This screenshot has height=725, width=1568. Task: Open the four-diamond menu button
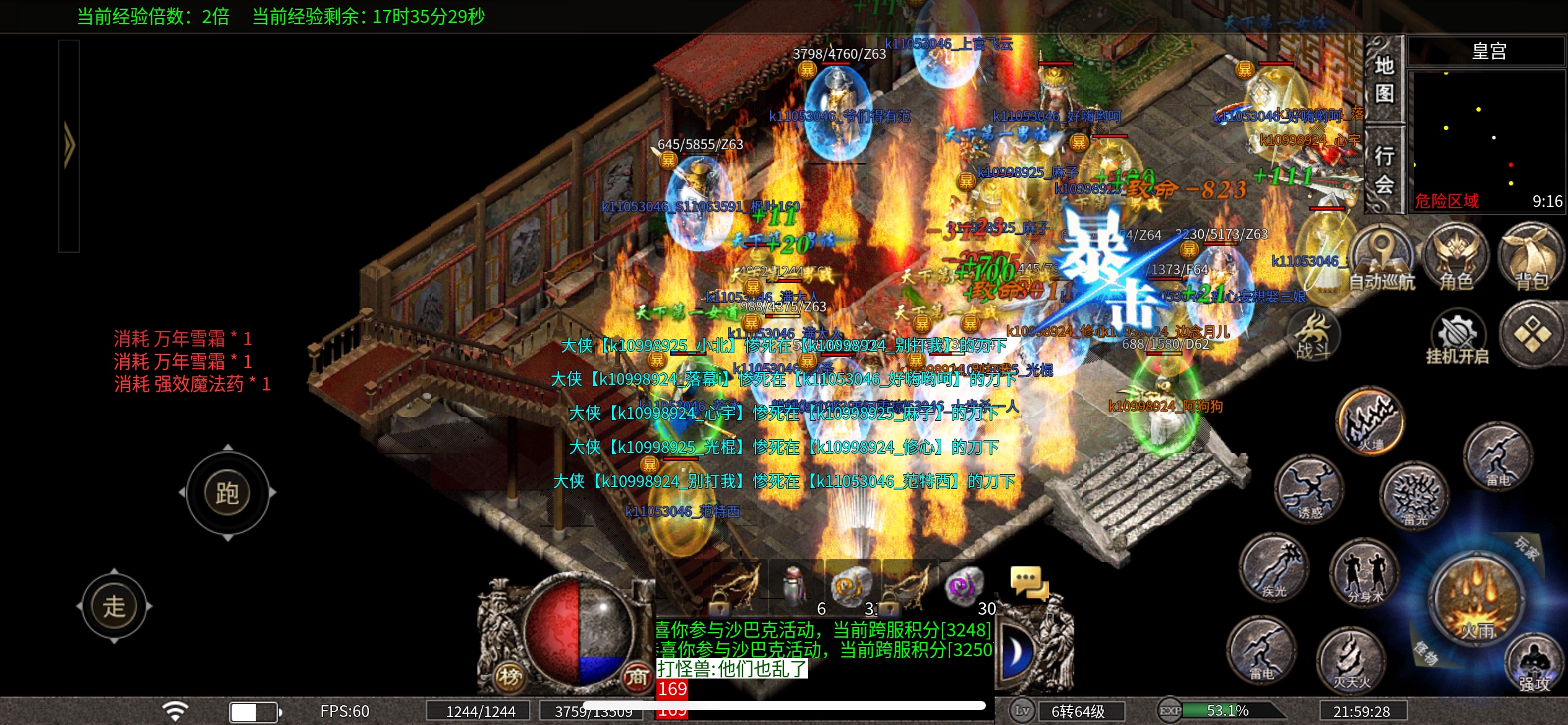[x=1531, y=335]
